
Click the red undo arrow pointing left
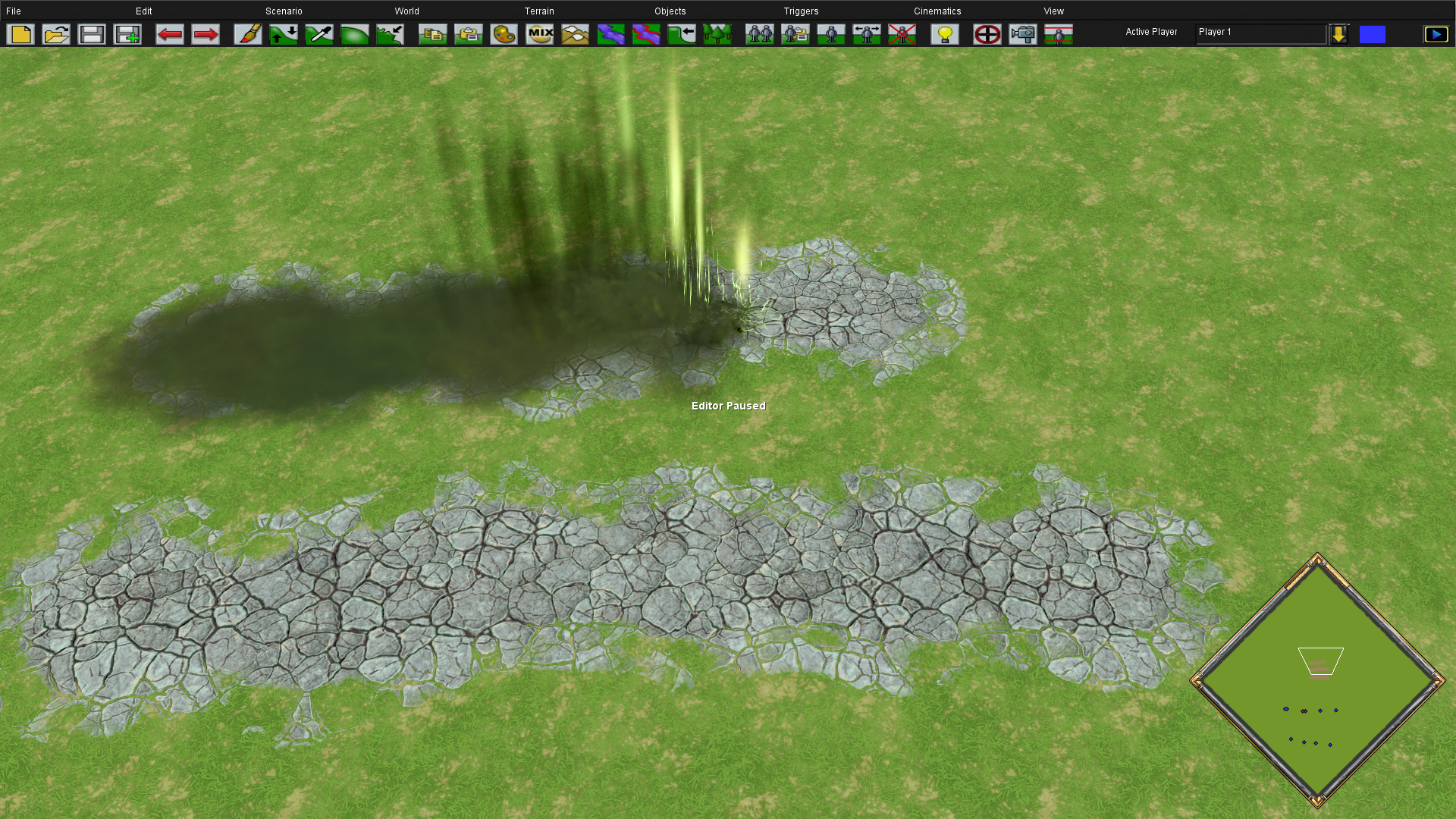tap(169, 34)
